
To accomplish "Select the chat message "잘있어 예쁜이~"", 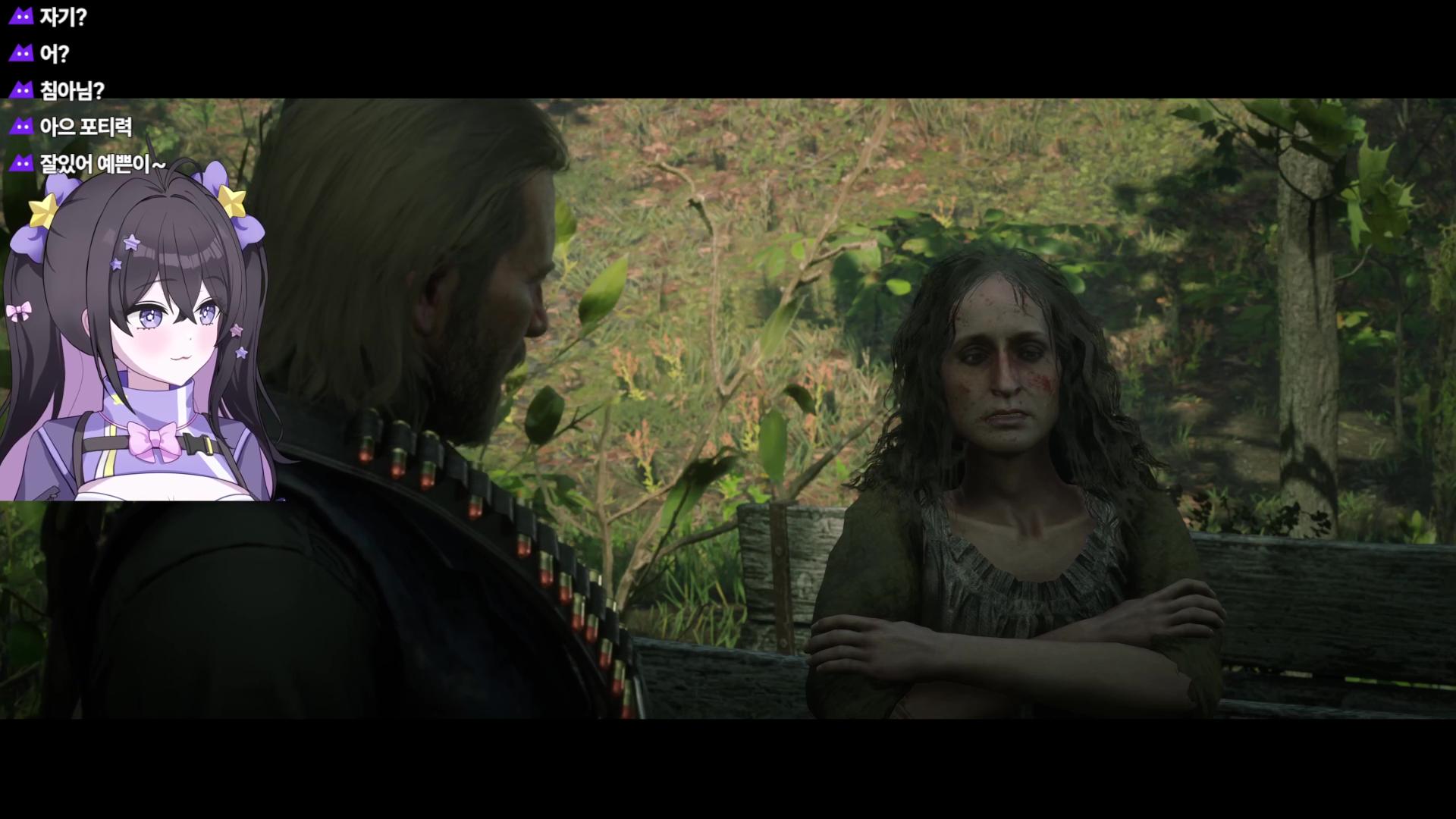I will 102,163.
